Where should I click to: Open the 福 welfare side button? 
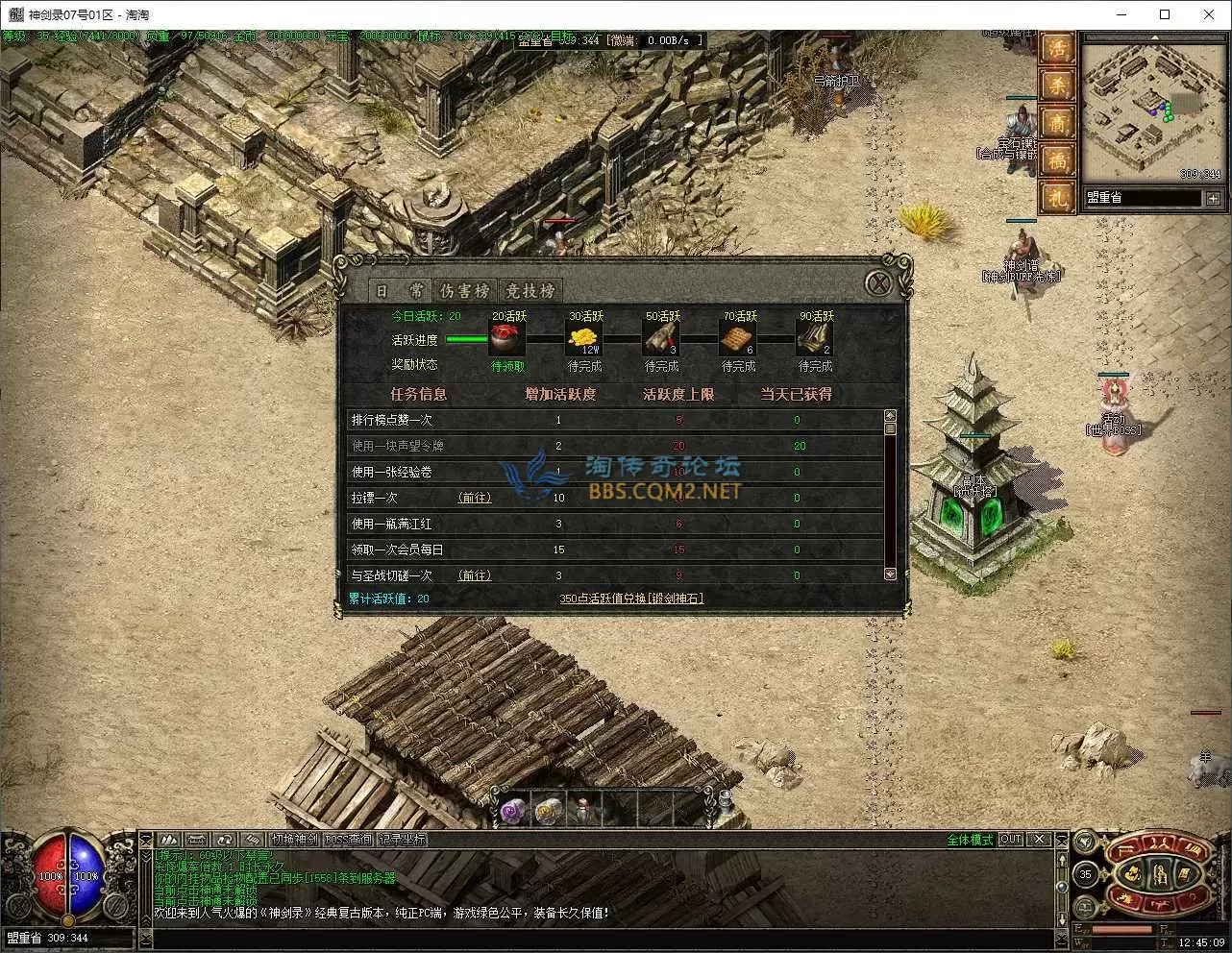[1057, 160]
